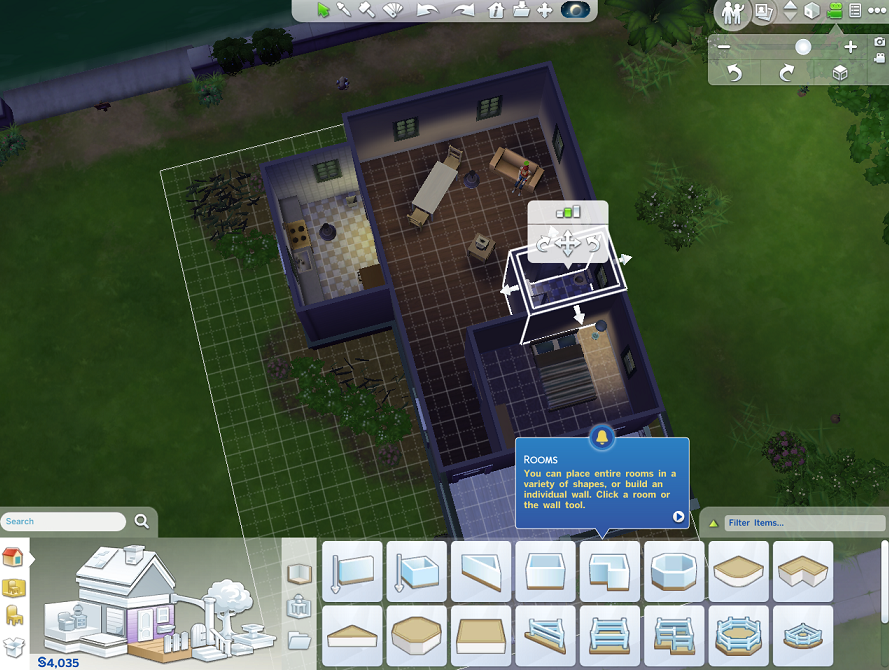Choose the design swatch fan tool
The width and height of the screenshot is (889, 670).
[x=393, y=10]
